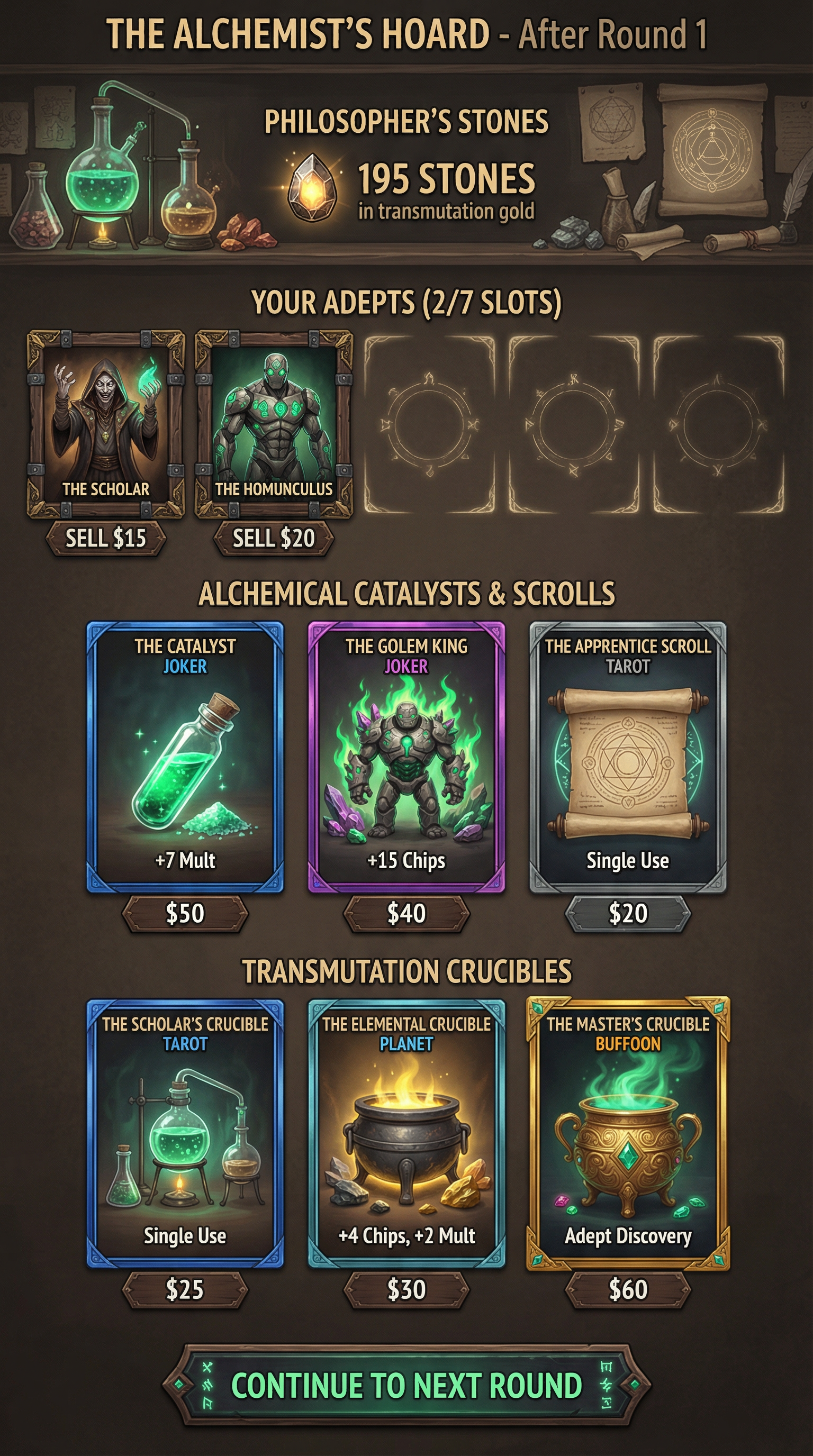Click the $25 Scholar's Crucible price button
Screen dimensions: 813x1456
coord(185,1290)
